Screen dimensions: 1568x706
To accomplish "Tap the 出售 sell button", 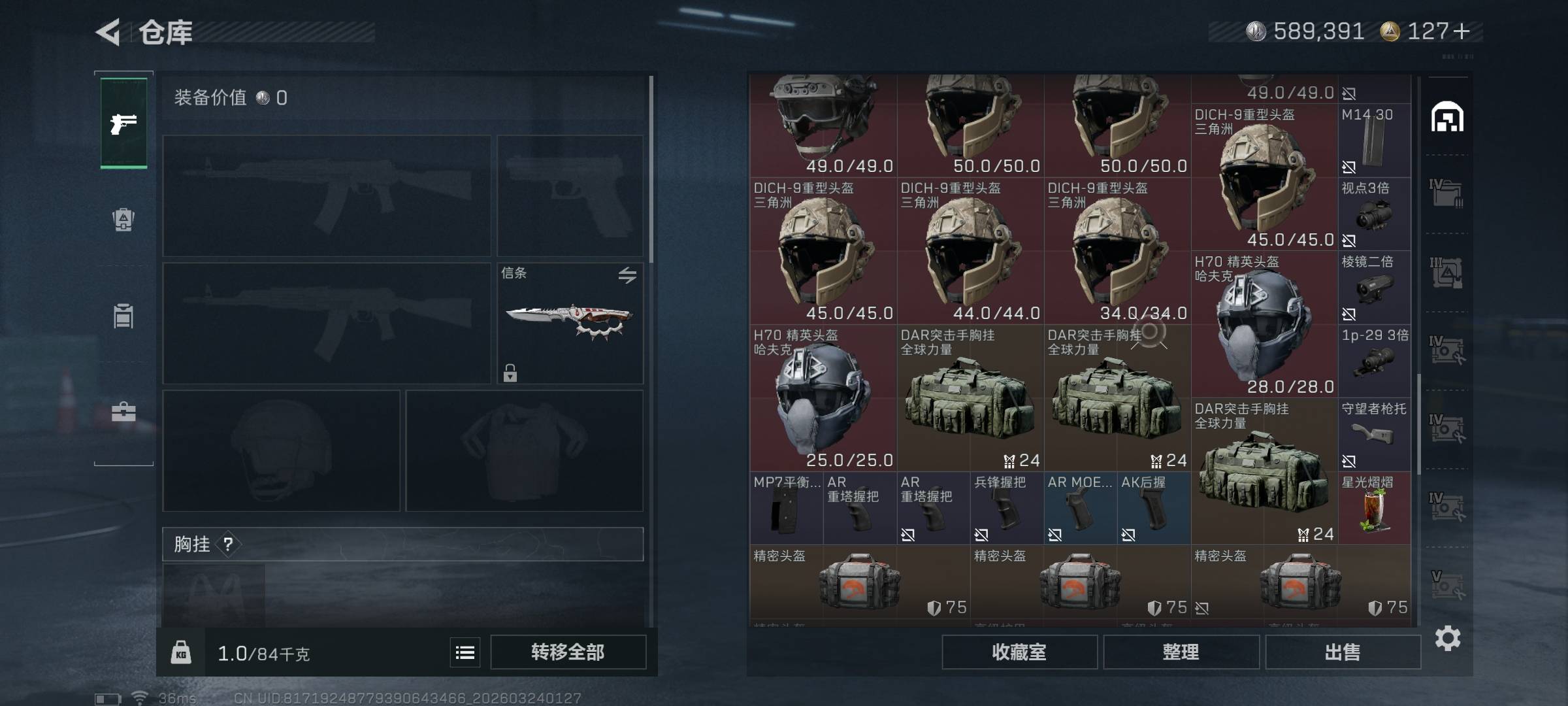I will [1343, 652].
